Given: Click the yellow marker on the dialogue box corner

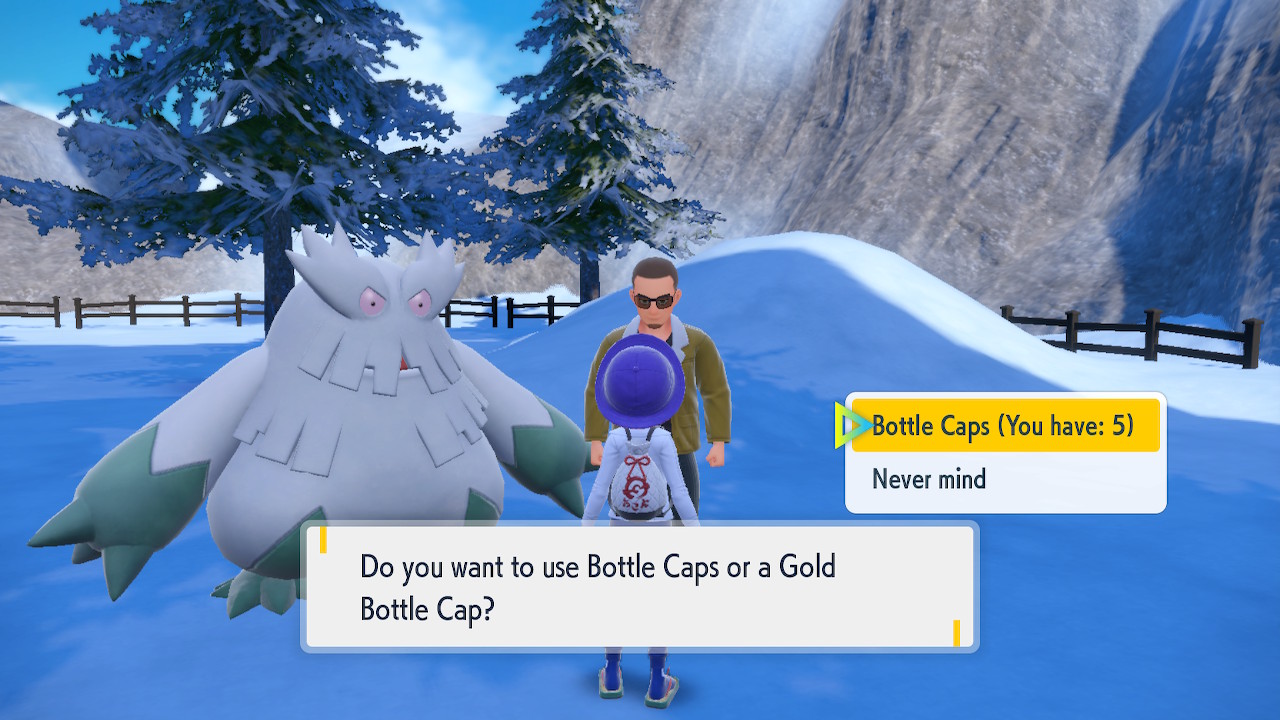Looking at the screenshot, I should [x=325, y=541].
